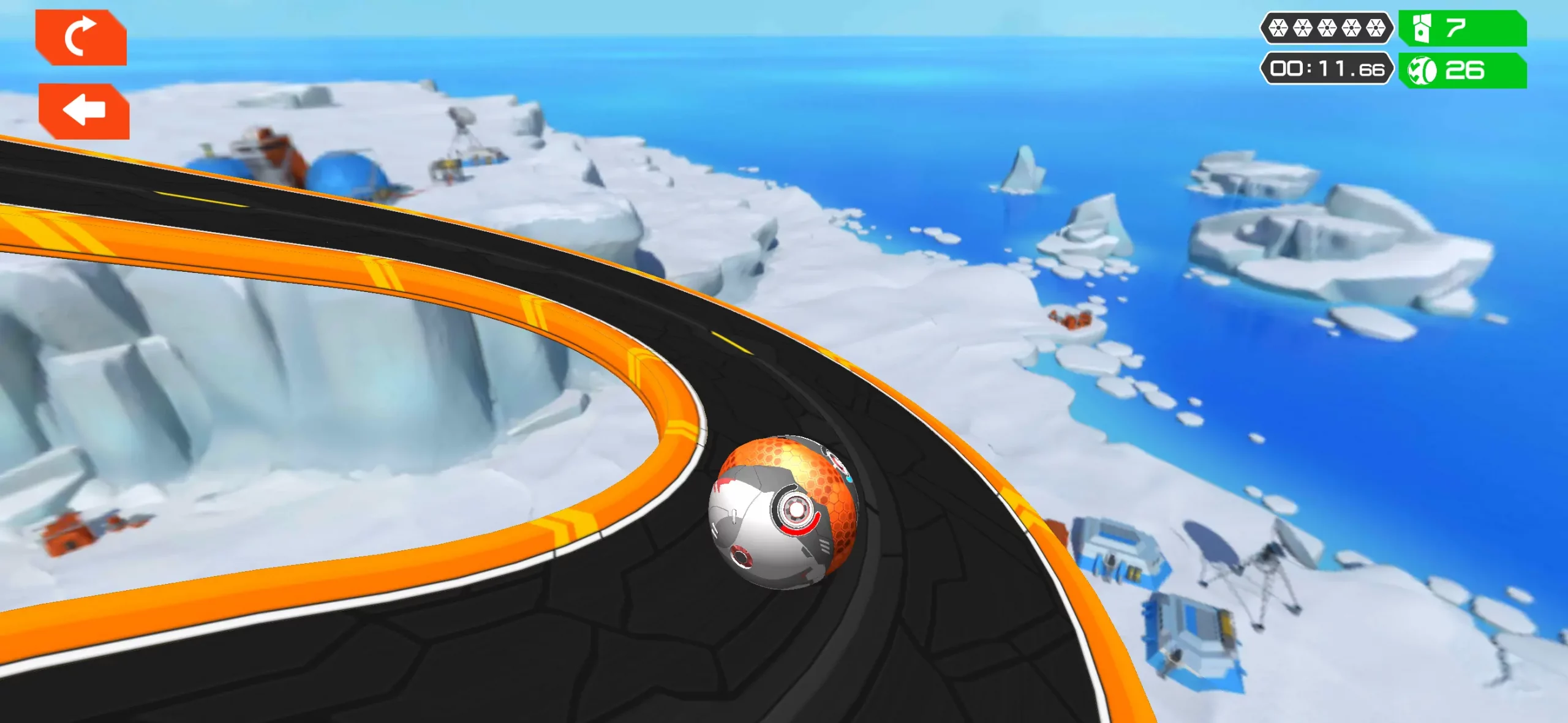The height and width of the screenshot is (723, 1568).
Task: Click the orange restart level icon
Action: point(83,38)
